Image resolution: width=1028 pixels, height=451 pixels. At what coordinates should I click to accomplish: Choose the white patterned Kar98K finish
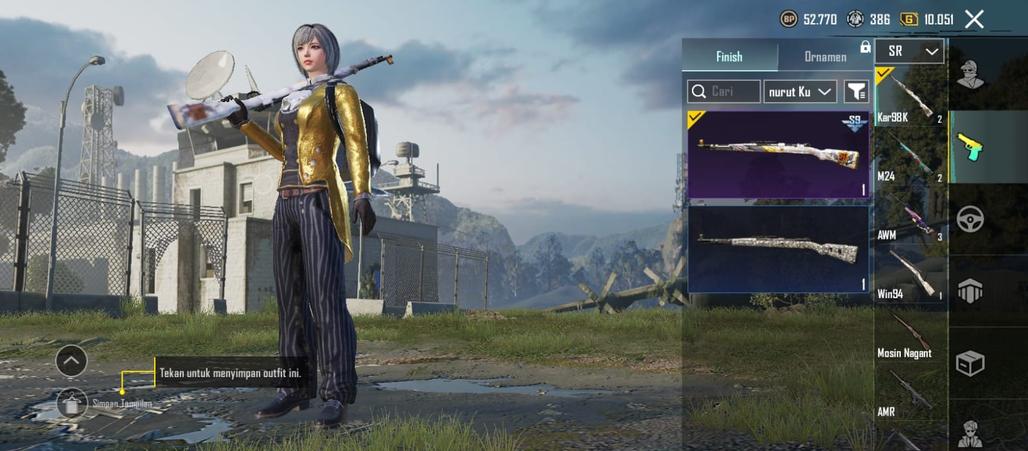pos(778,248)
